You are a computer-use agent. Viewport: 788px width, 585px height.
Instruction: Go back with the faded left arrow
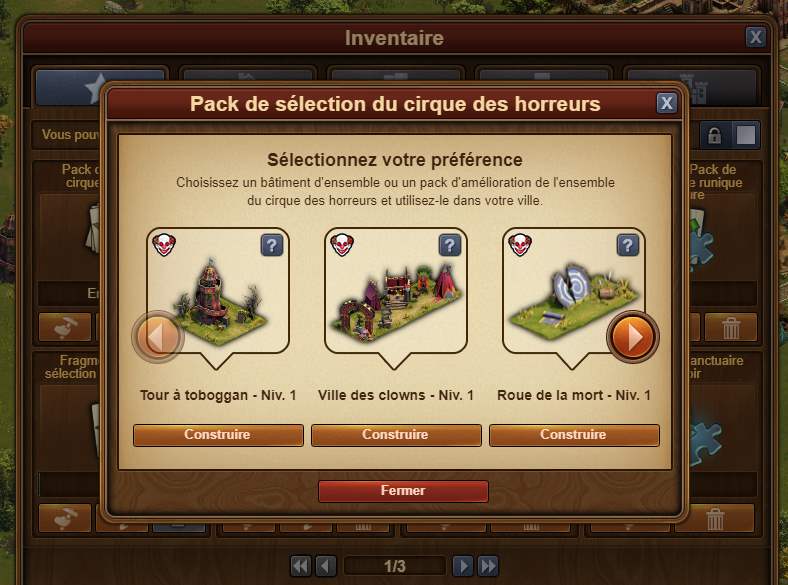[159, 337]
